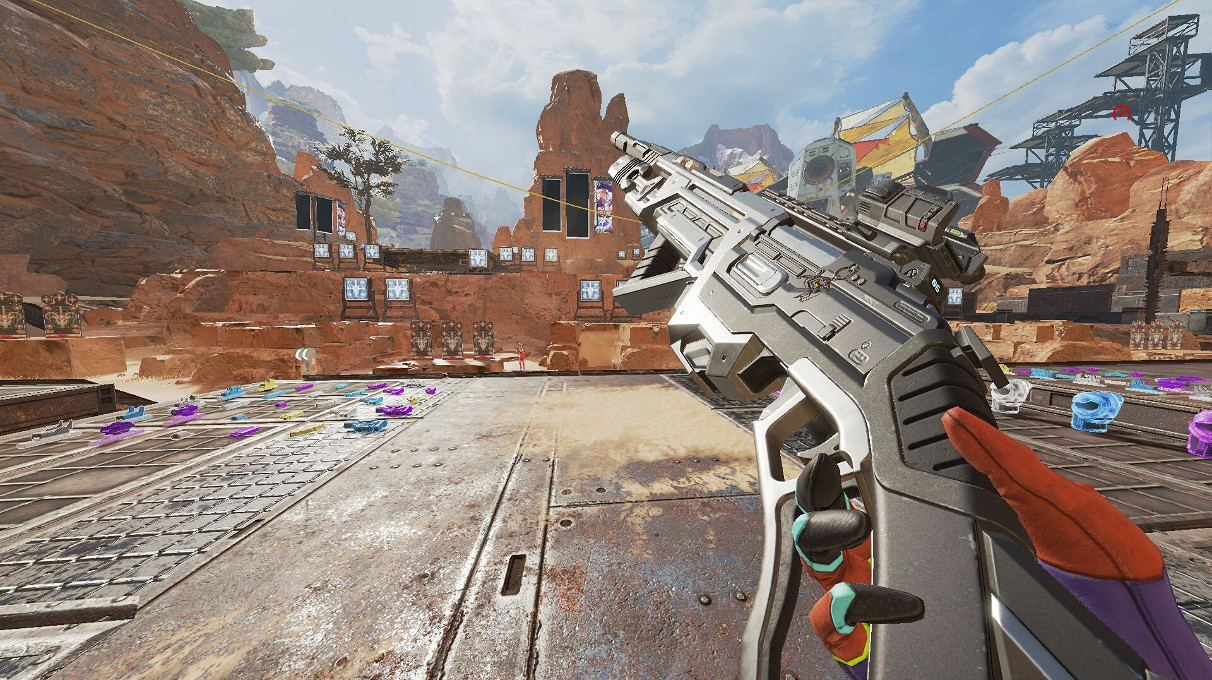The image size is (1212, 680).
Task: Click the red gauge waypoint marker
Action: tap(1120, 113)
